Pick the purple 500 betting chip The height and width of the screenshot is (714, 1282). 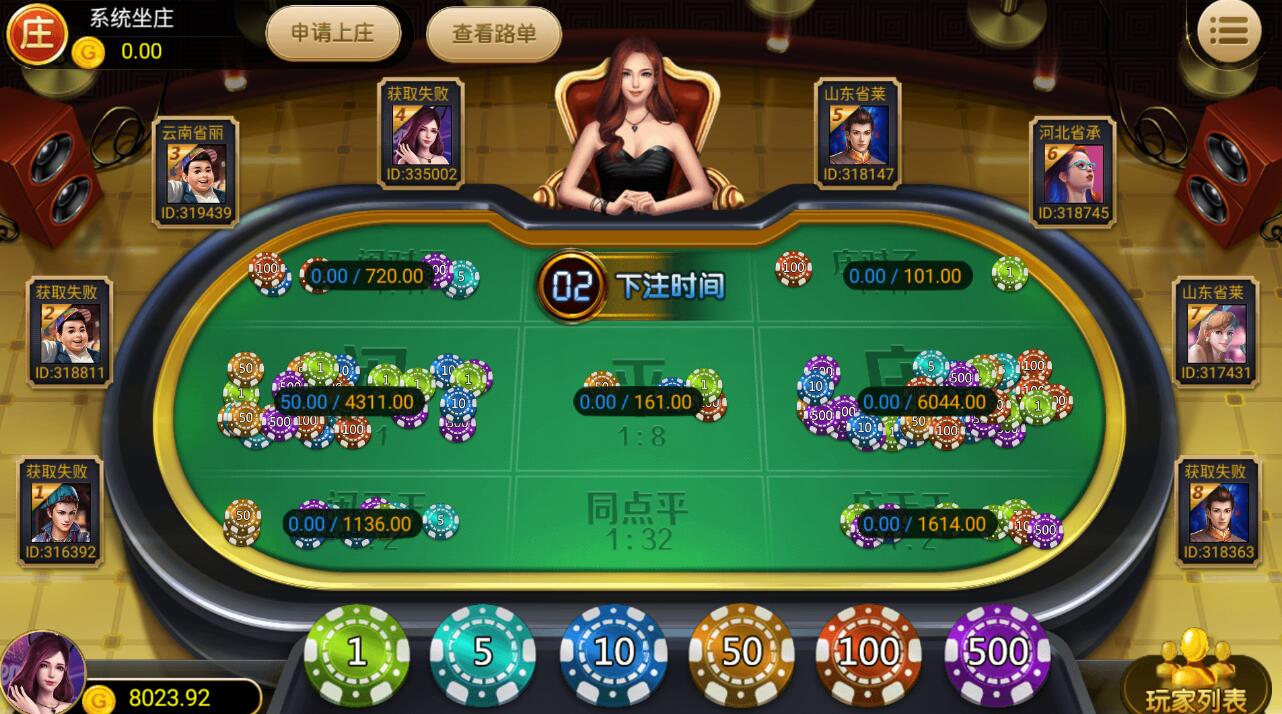point(997,653)
